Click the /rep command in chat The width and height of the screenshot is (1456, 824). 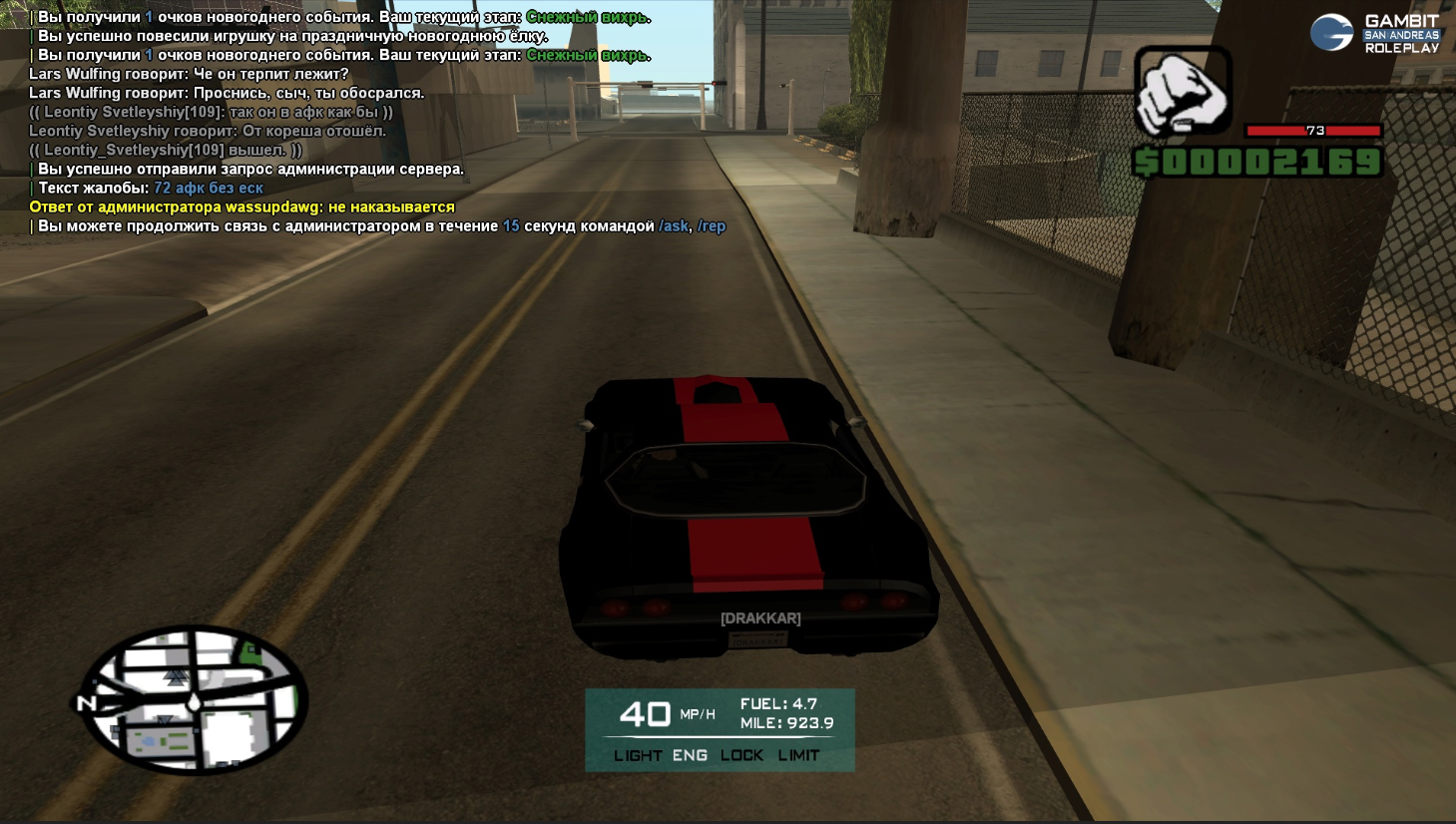tap(712, 226)
